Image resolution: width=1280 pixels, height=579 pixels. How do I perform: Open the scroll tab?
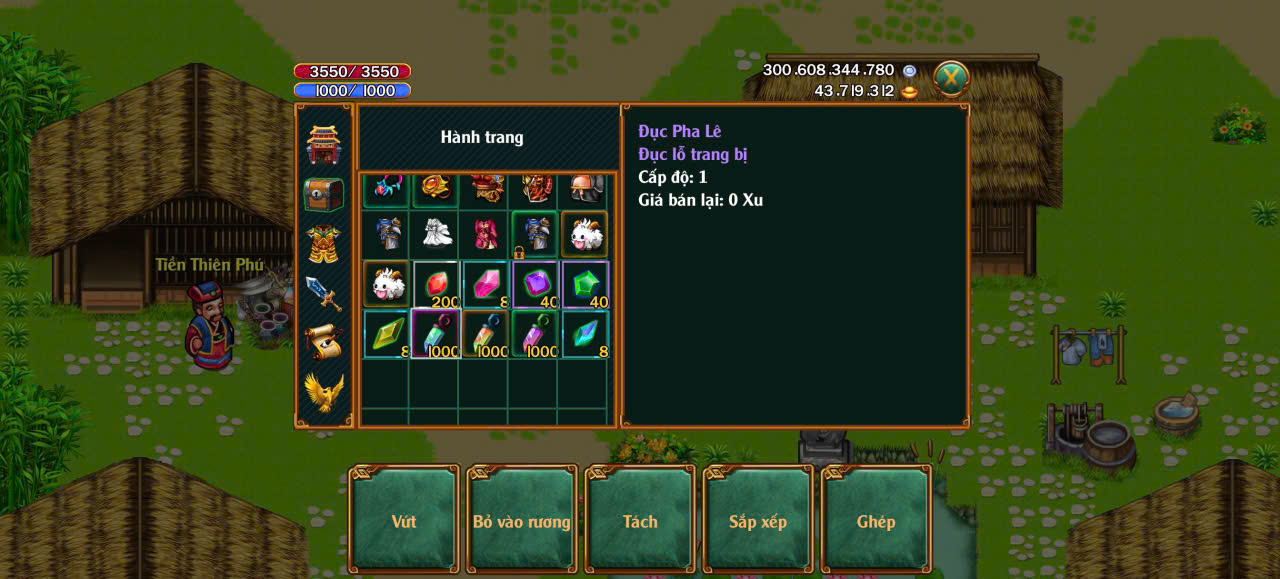[324, 342]
